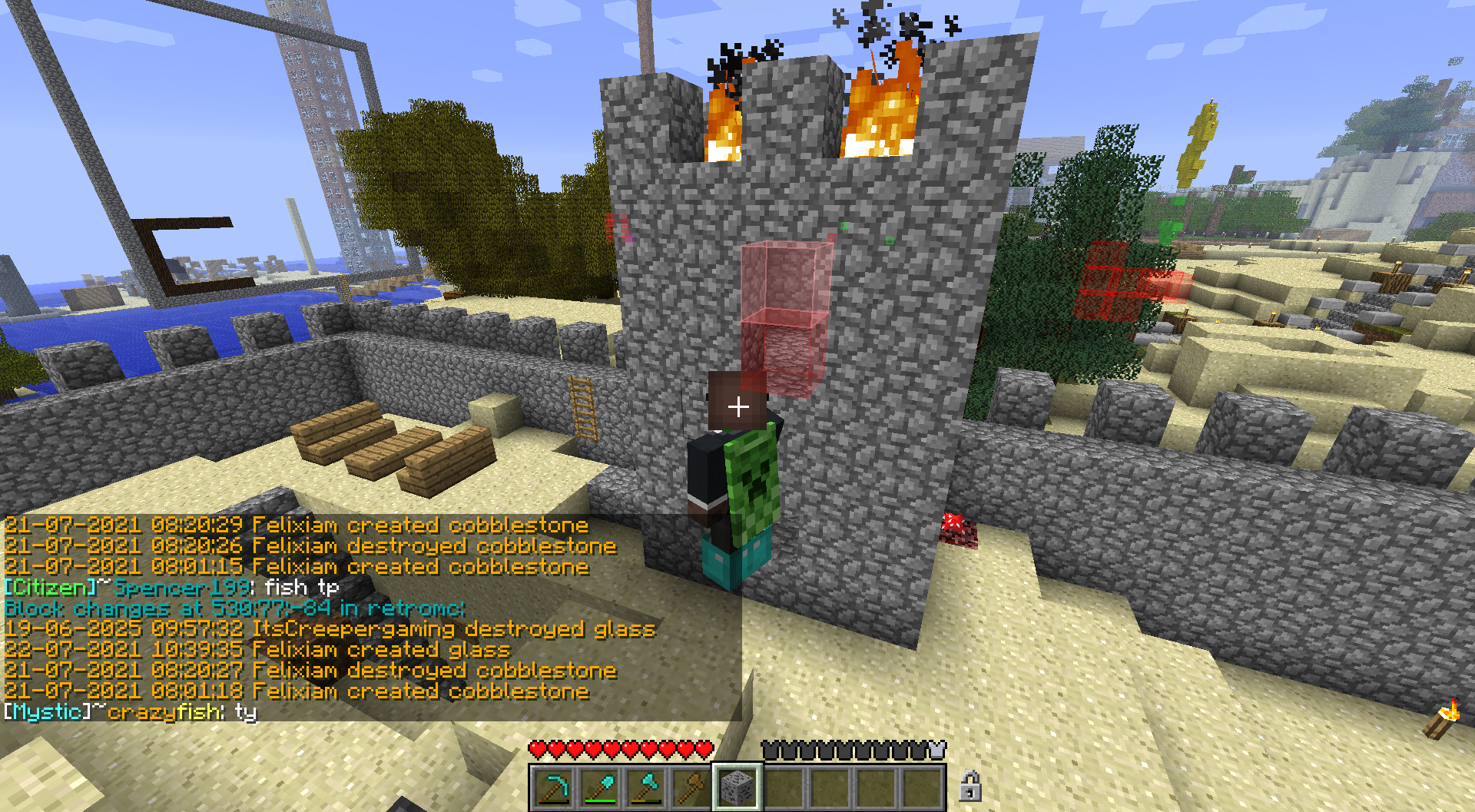The image size is (1475, 812).
Task: Select the cobblestone block slot
Action: tap(737, 787)
